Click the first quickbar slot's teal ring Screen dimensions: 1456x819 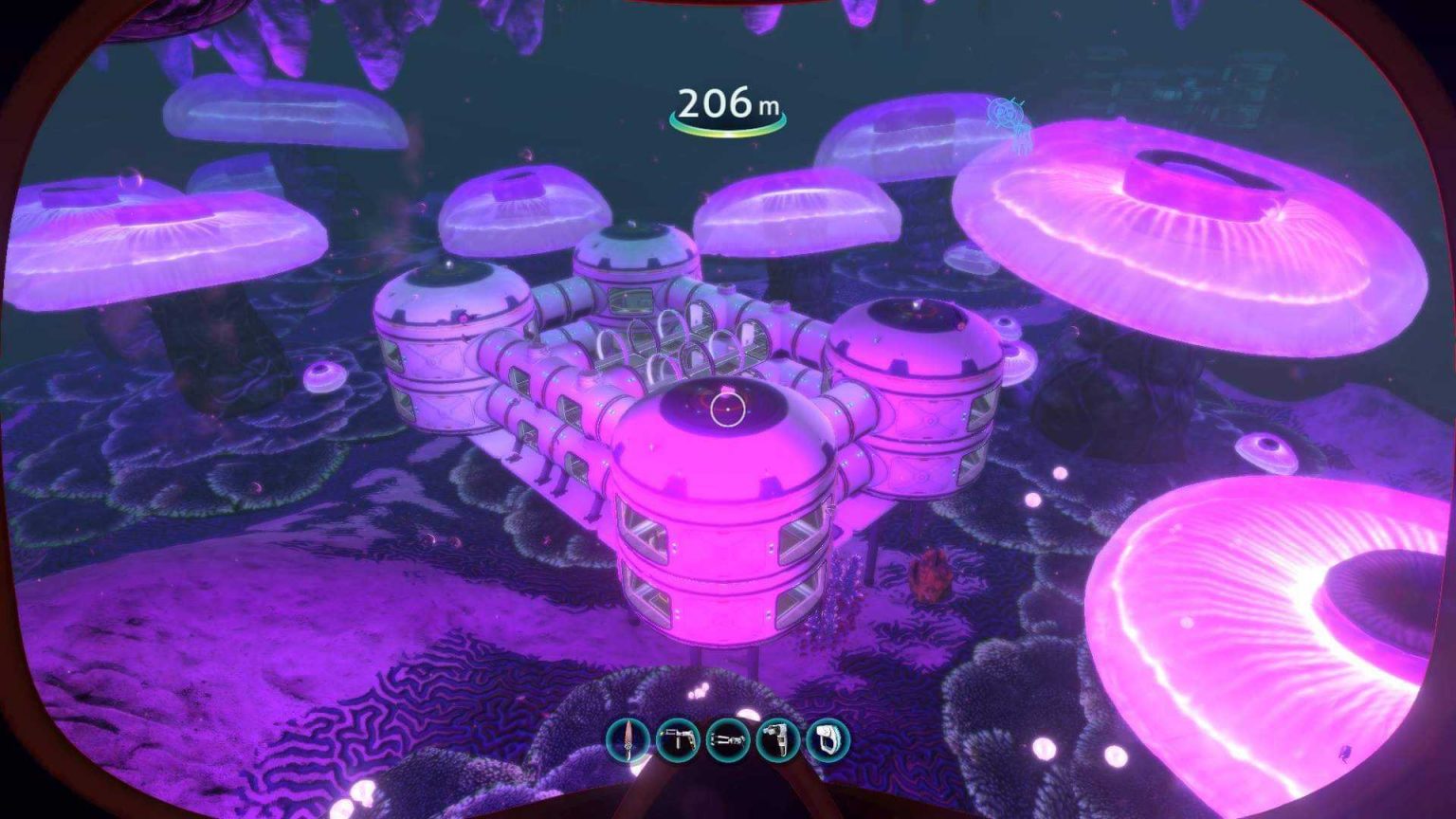click(628, 742)
